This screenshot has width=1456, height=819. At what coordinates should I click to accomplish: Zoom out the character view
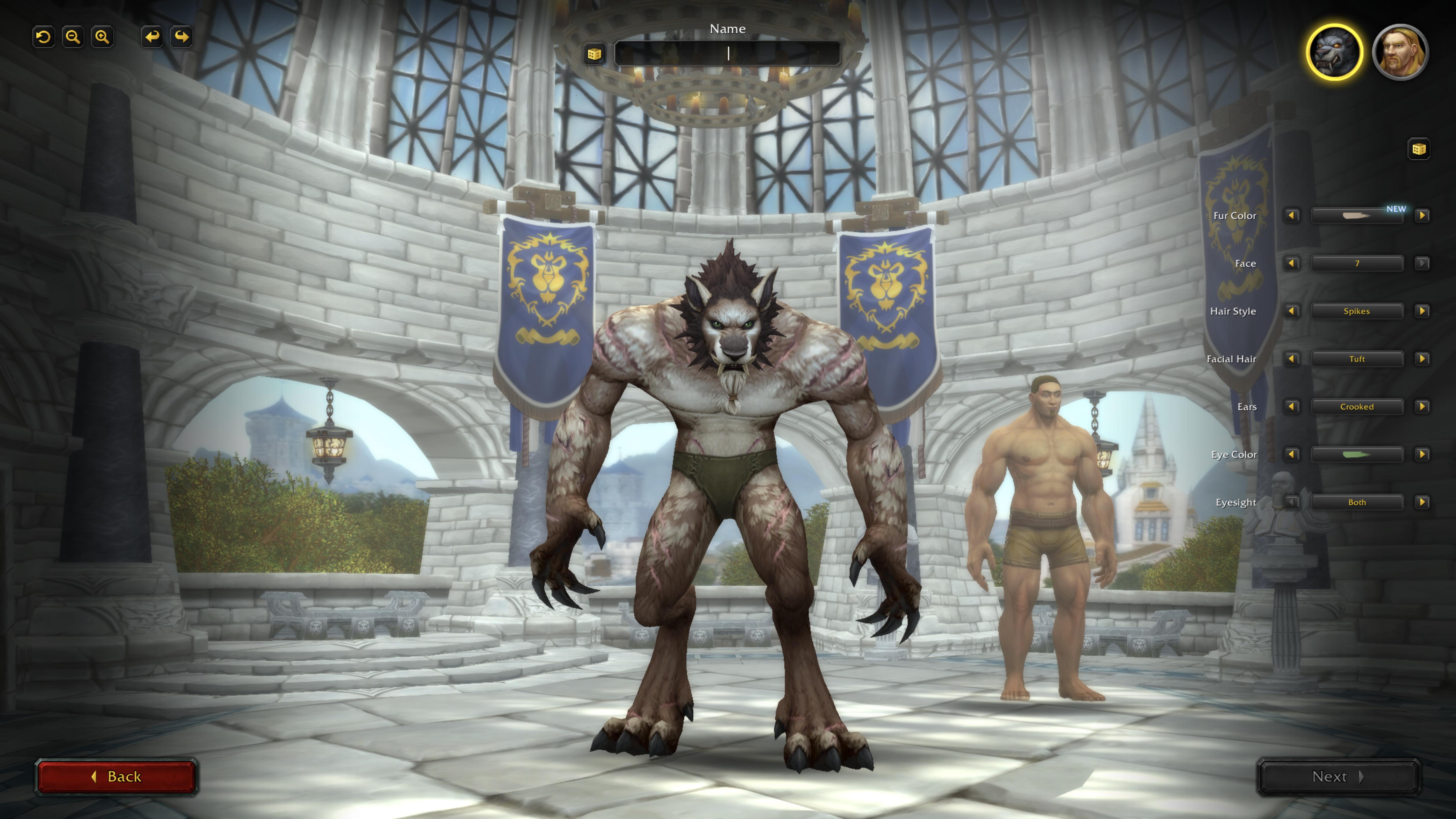[x=73, y=37]
